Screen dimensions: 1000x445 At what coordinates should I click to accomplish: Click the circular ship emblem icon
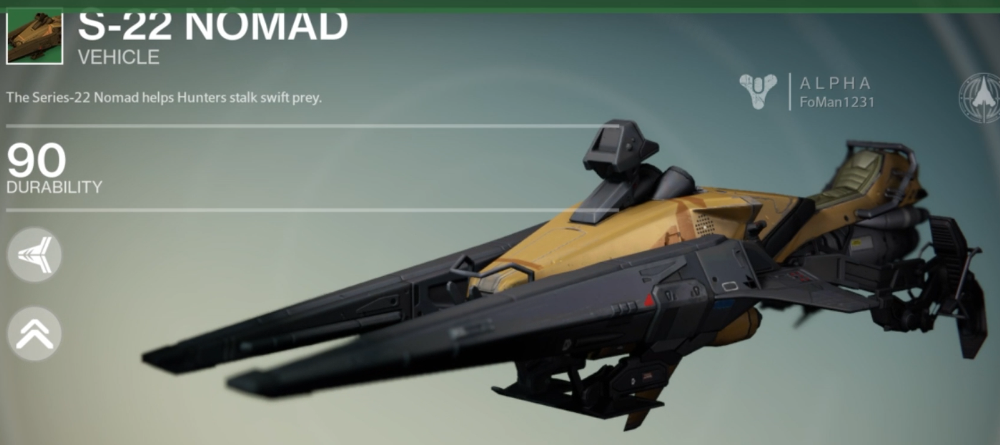tap(979, 97)
